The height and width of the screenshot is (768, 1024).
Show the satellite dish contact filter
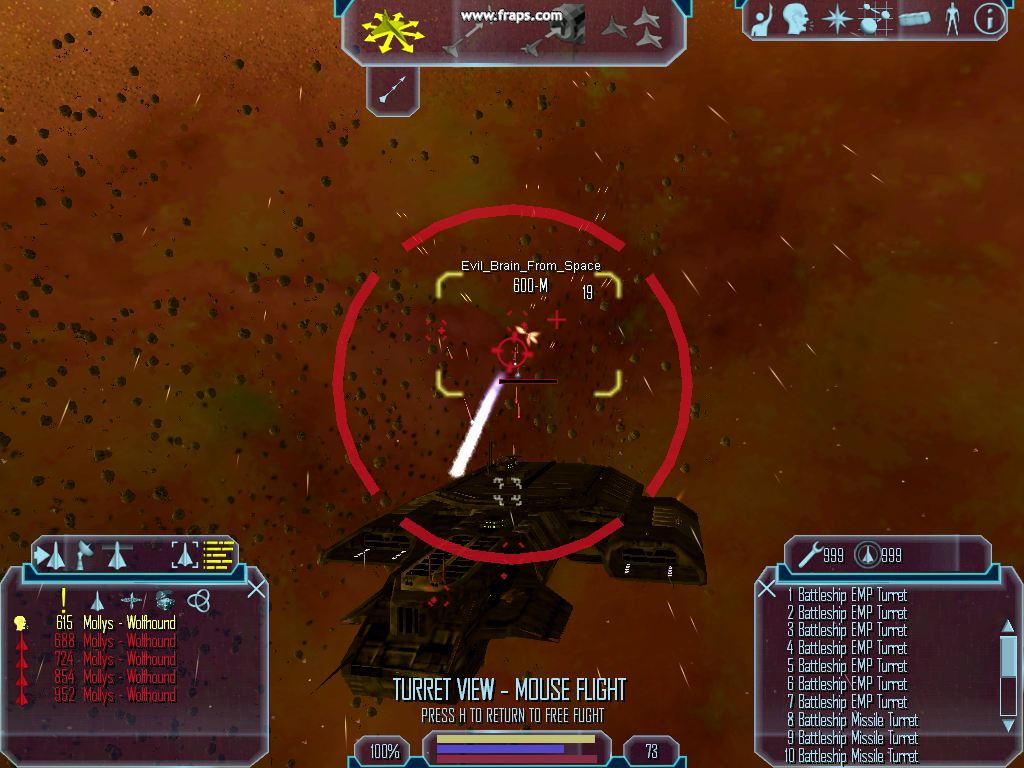tap(85, 553)
